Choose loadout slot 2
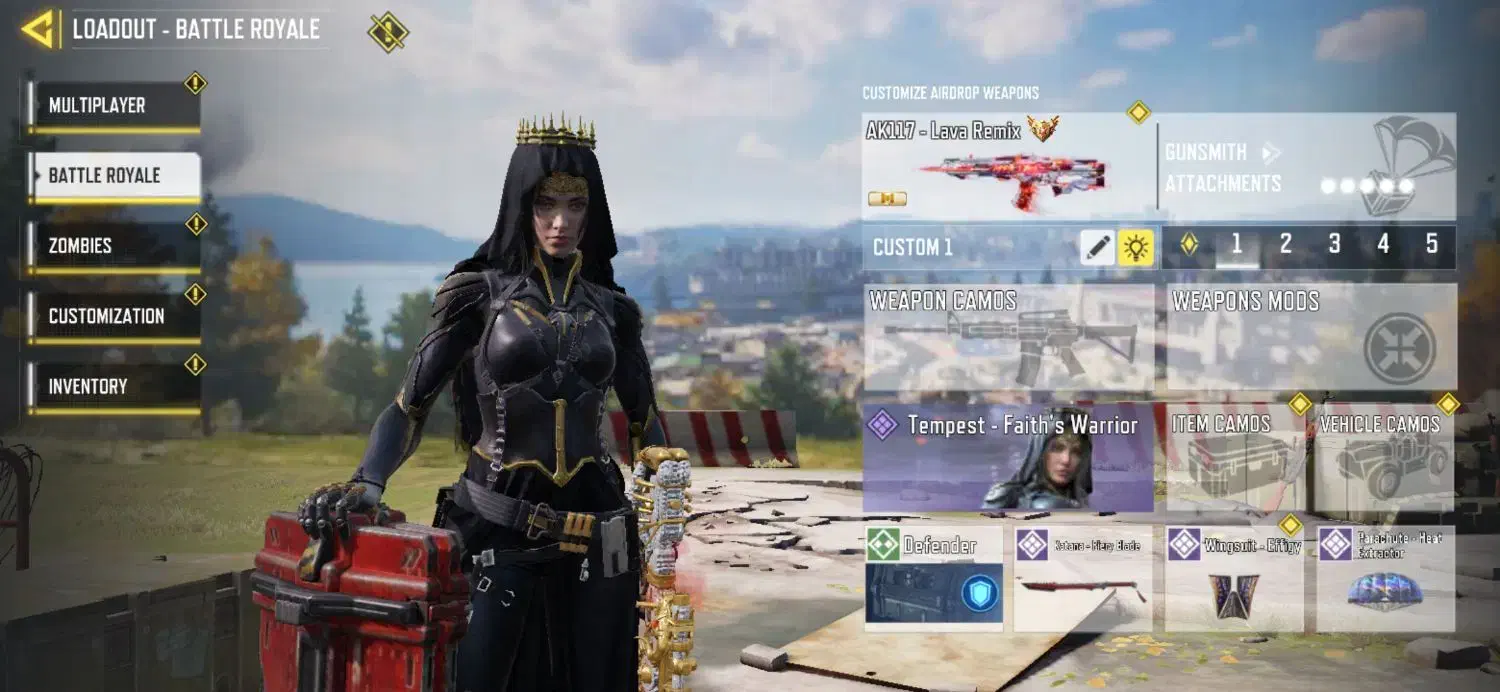This screenshot has height=692, width=1500. (x=1286, y=245)
